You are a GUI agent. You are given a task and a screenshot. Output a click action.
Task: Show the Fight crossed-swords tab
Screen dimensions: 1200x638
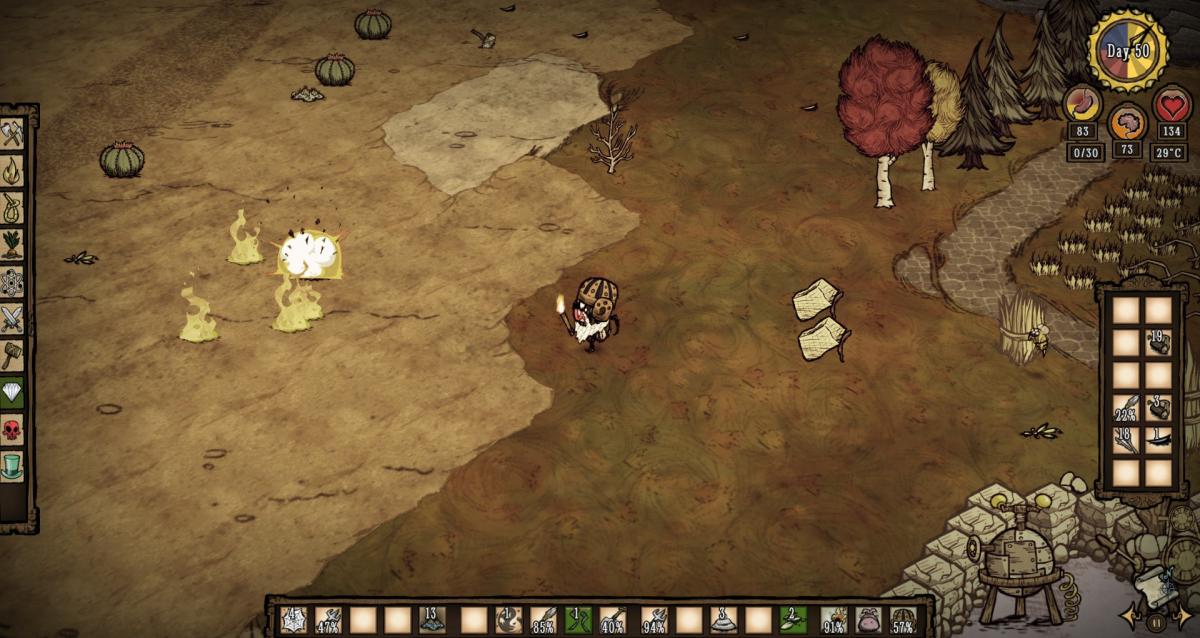(12, 319)
